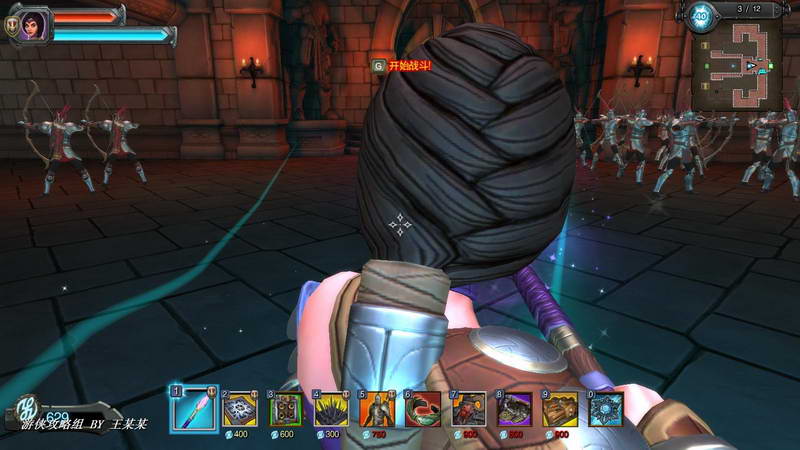Click the dungeon minimap
800x450 pixels.
tap(741, 68)
